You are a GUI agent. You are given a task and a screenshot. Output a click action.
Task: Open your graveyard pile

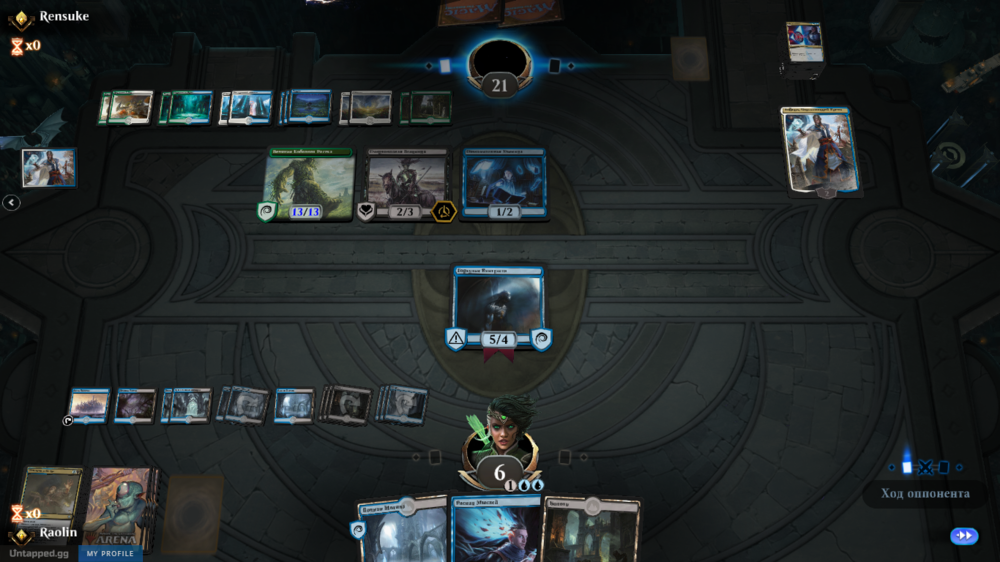52,493
